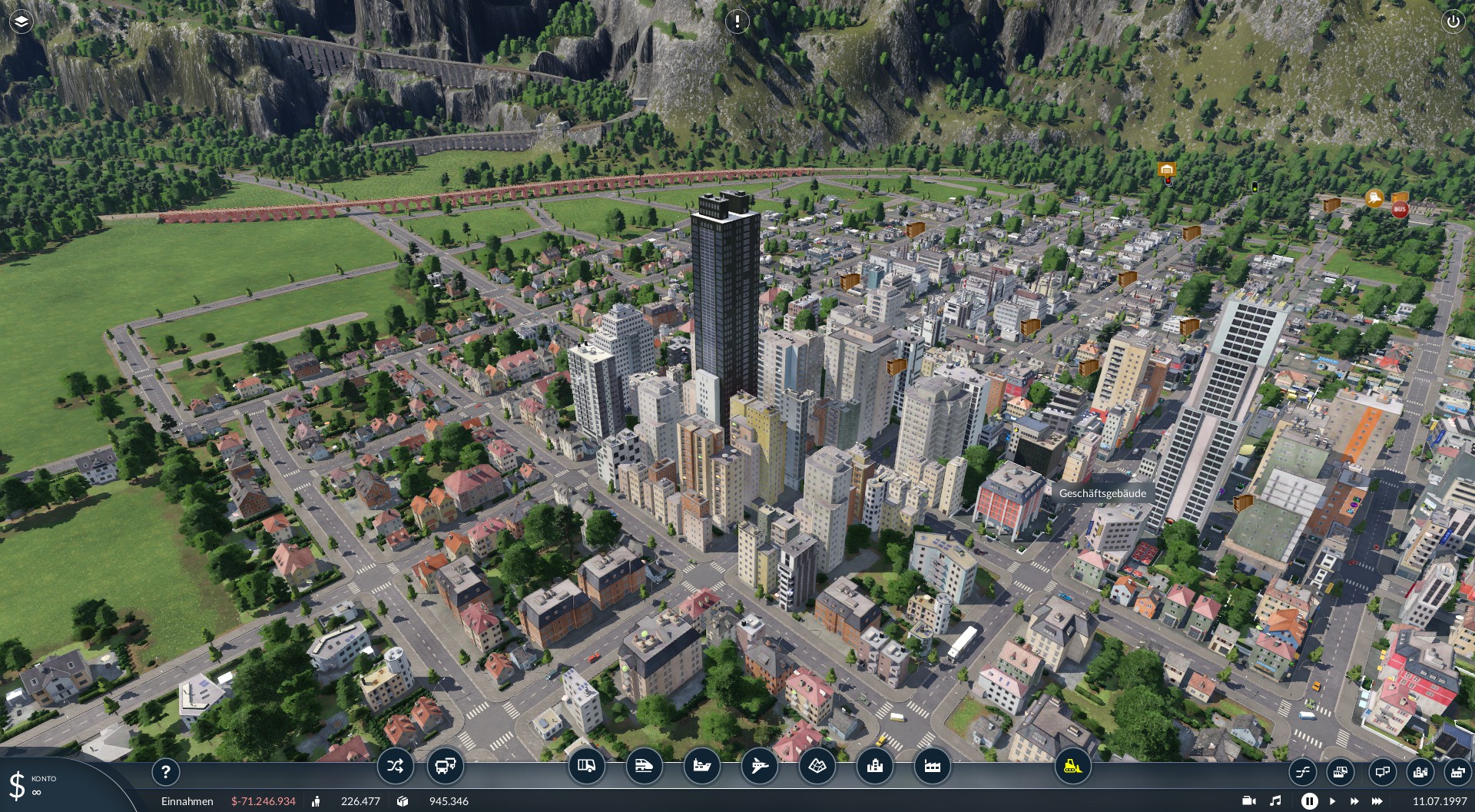Open the industry factory editor menu

pyautogui.click(x=932, y=766)
